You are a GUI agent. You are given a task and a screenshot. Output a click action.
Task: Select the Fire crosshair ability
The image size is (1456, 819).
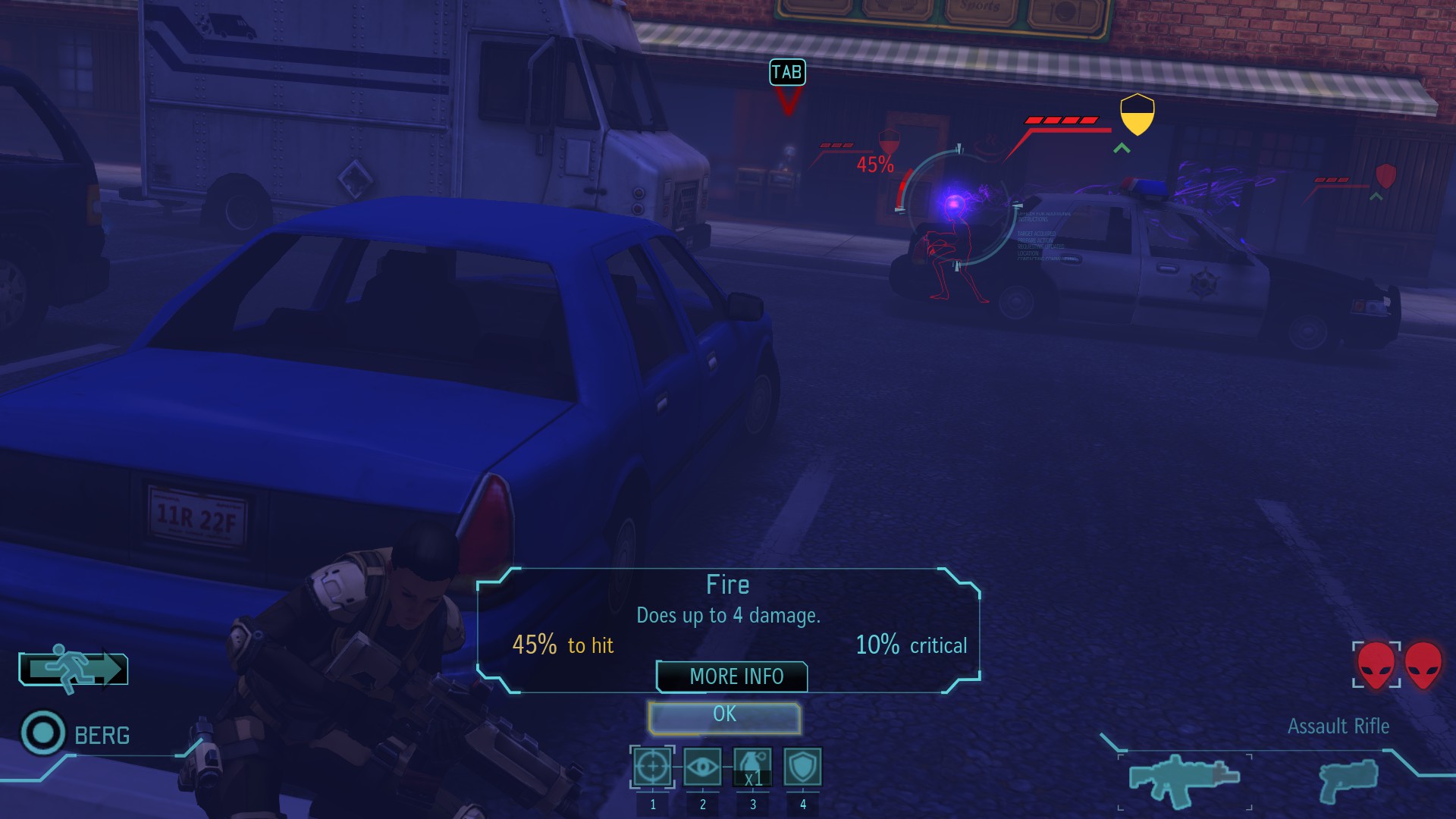tap(652, 767)
